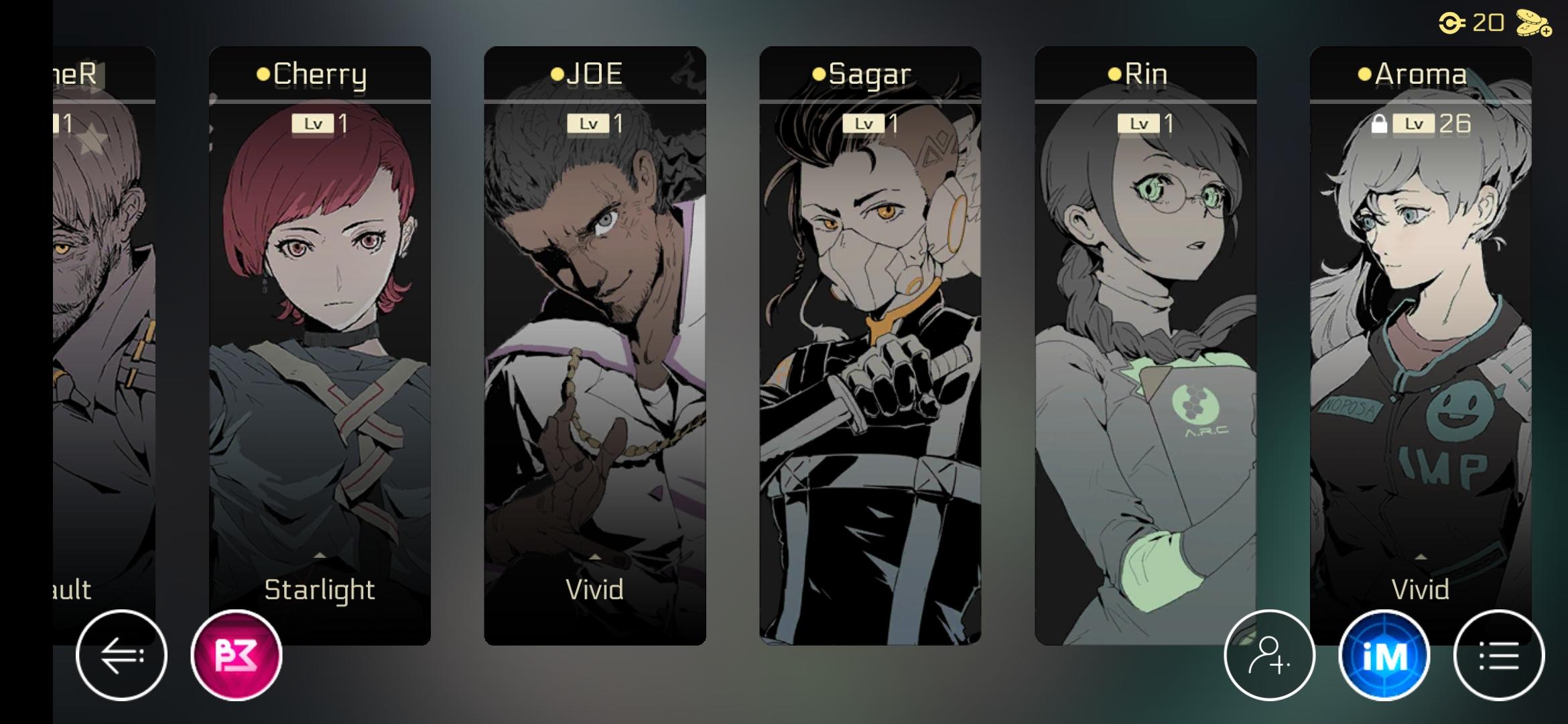The image size is (1568, 724).
Task: Expand the arrow above Starlight
Action: tap(321, 554)
